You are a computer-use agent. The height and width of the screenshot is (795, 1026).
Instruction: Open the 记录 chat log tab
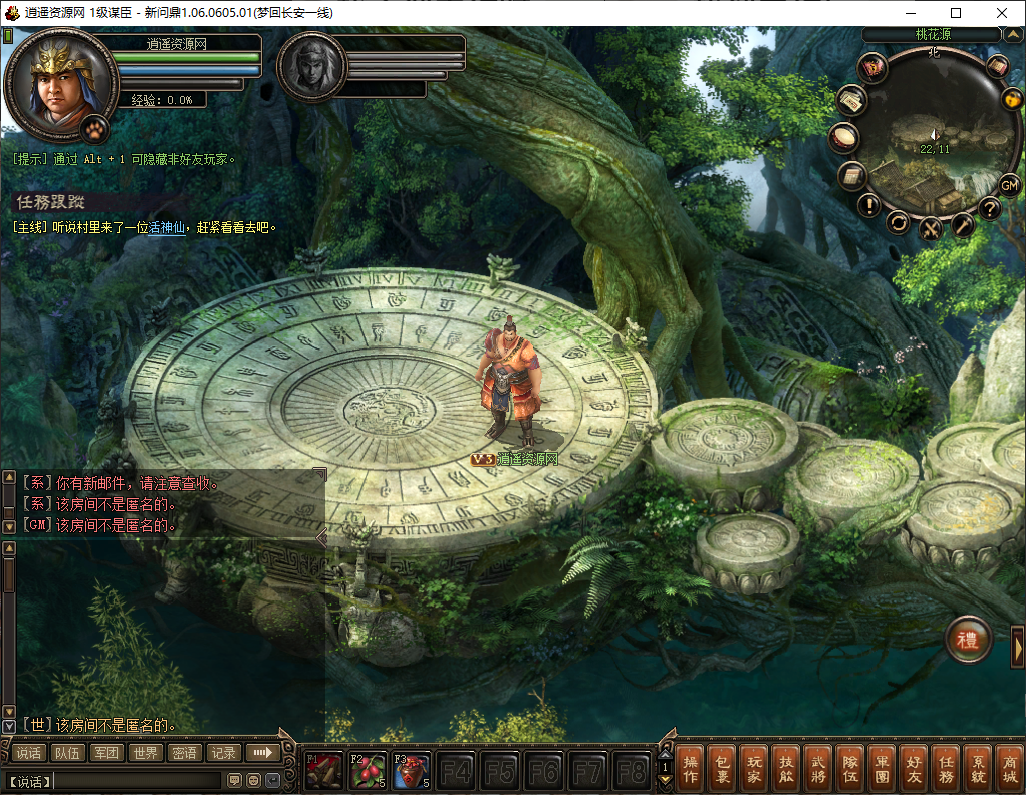(223, 753)
